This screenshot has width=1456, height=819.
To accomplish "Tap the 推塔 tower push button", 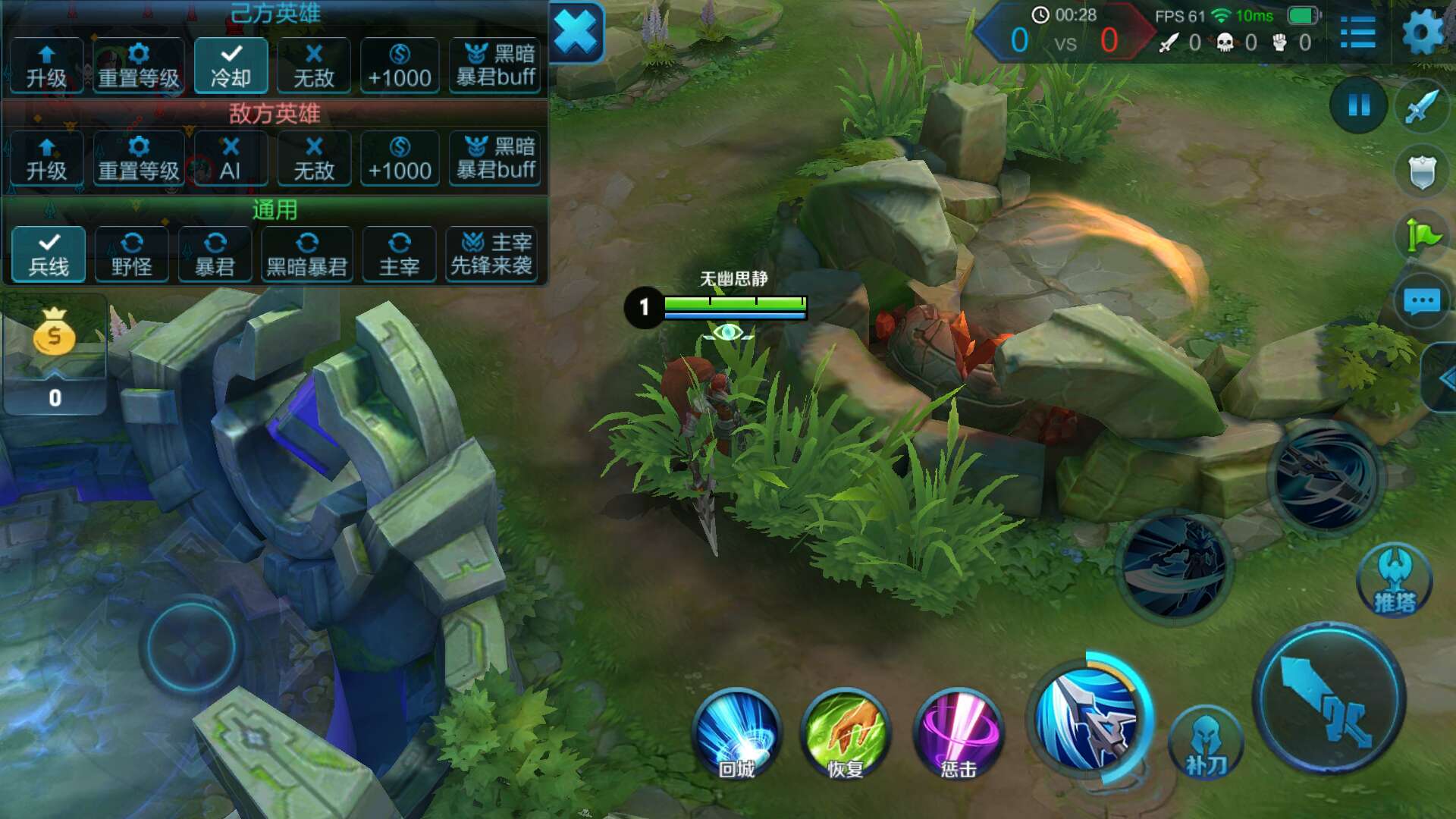I will (1395, 582).
